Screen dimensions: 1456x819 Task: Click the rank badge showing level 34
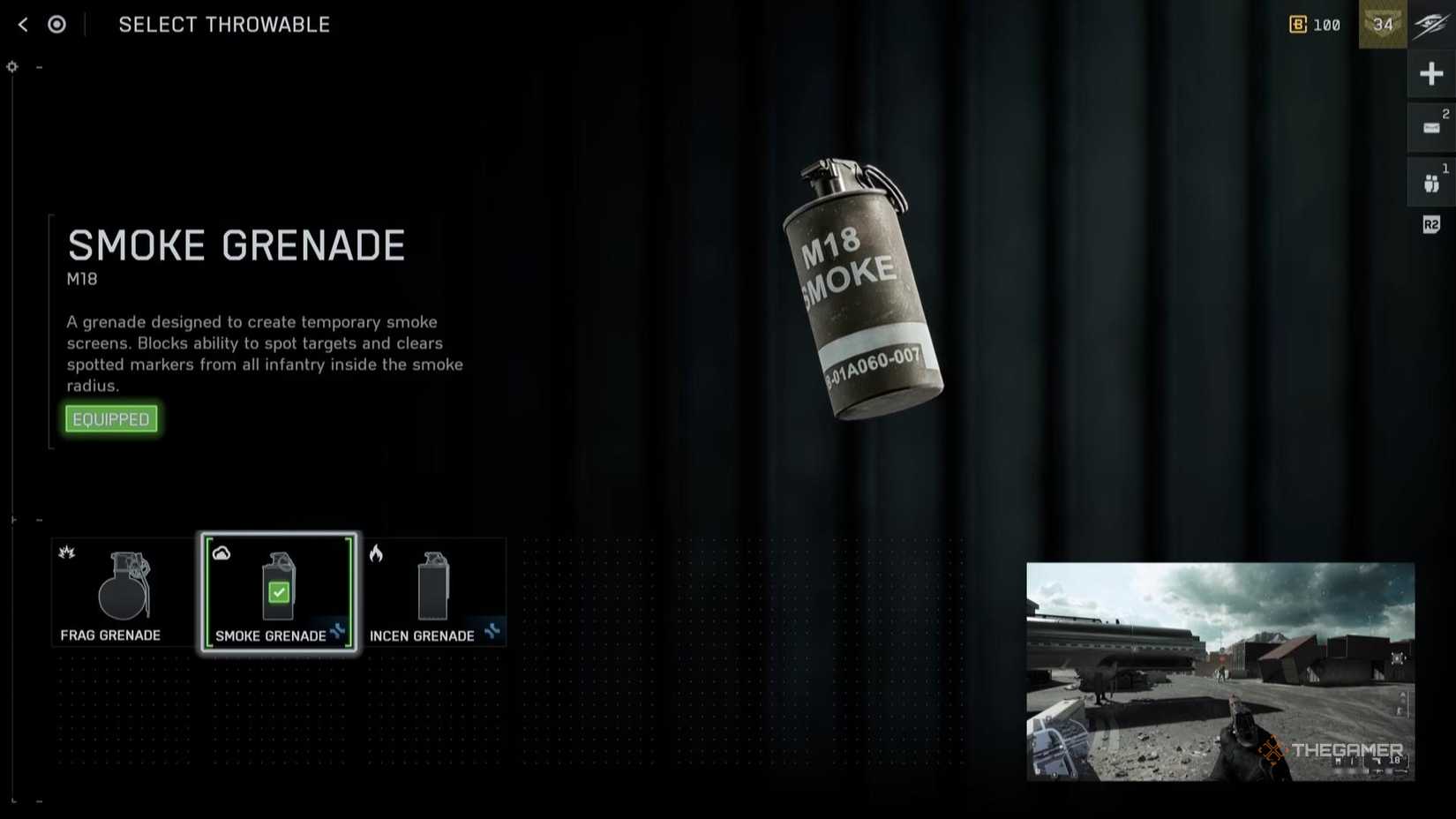click(1382, 25)
